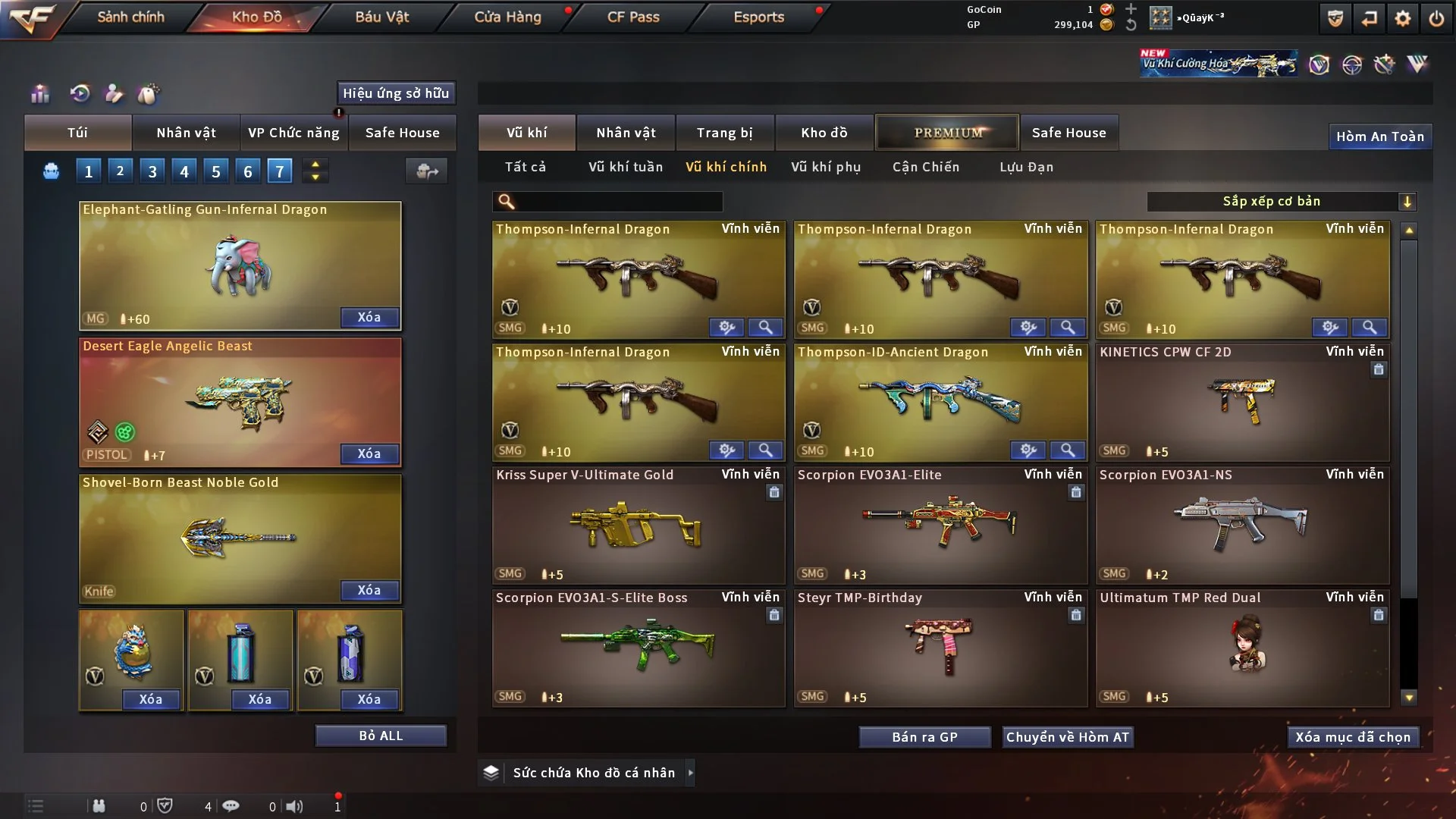The width and height of the screenshot is (1456, 819).
Task: Open the Sảnh chính lobby menu
Action: coord(130,17)
